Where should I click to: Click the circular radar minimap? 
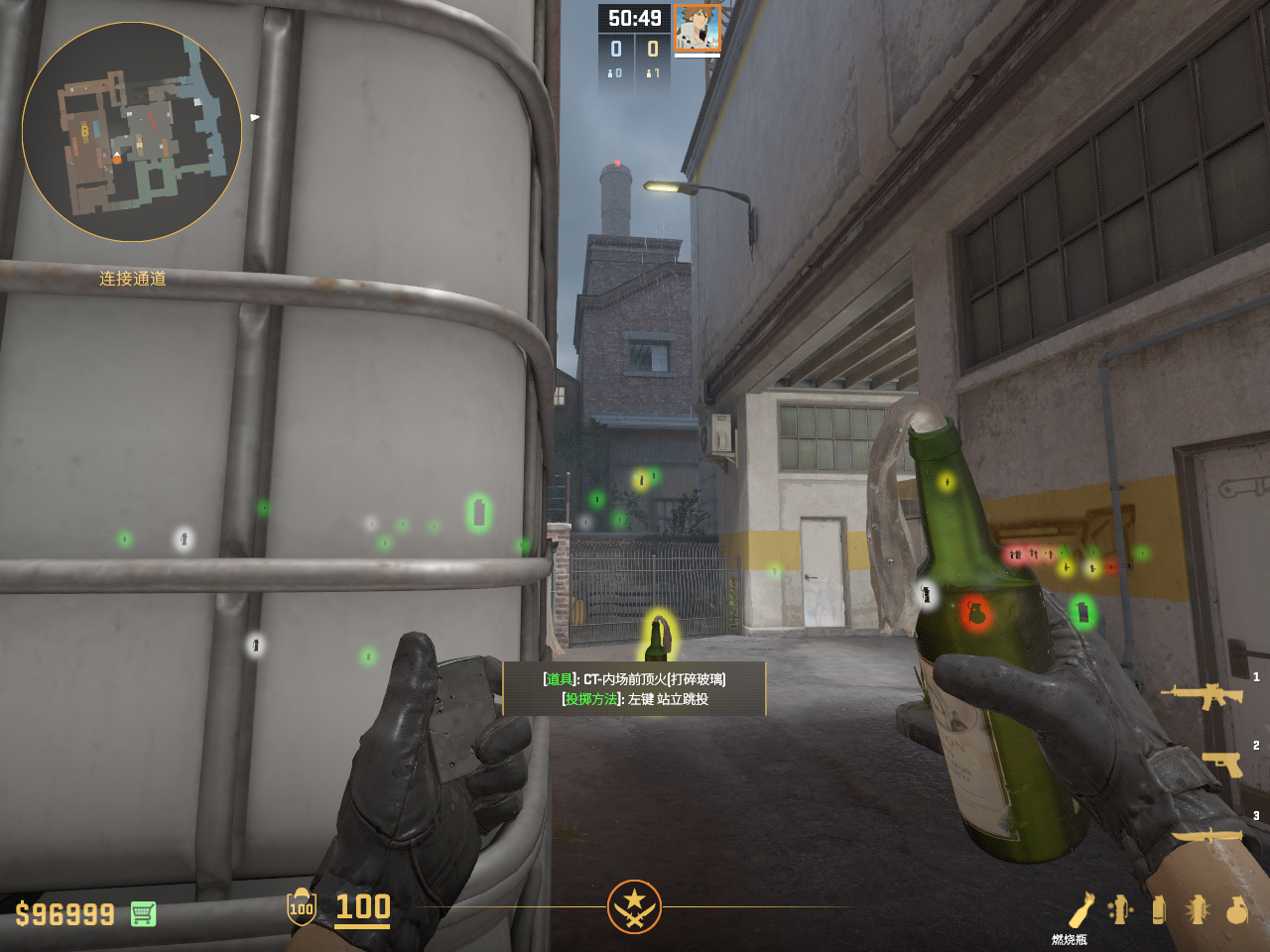pyautogui.click(x=132, y=132)
